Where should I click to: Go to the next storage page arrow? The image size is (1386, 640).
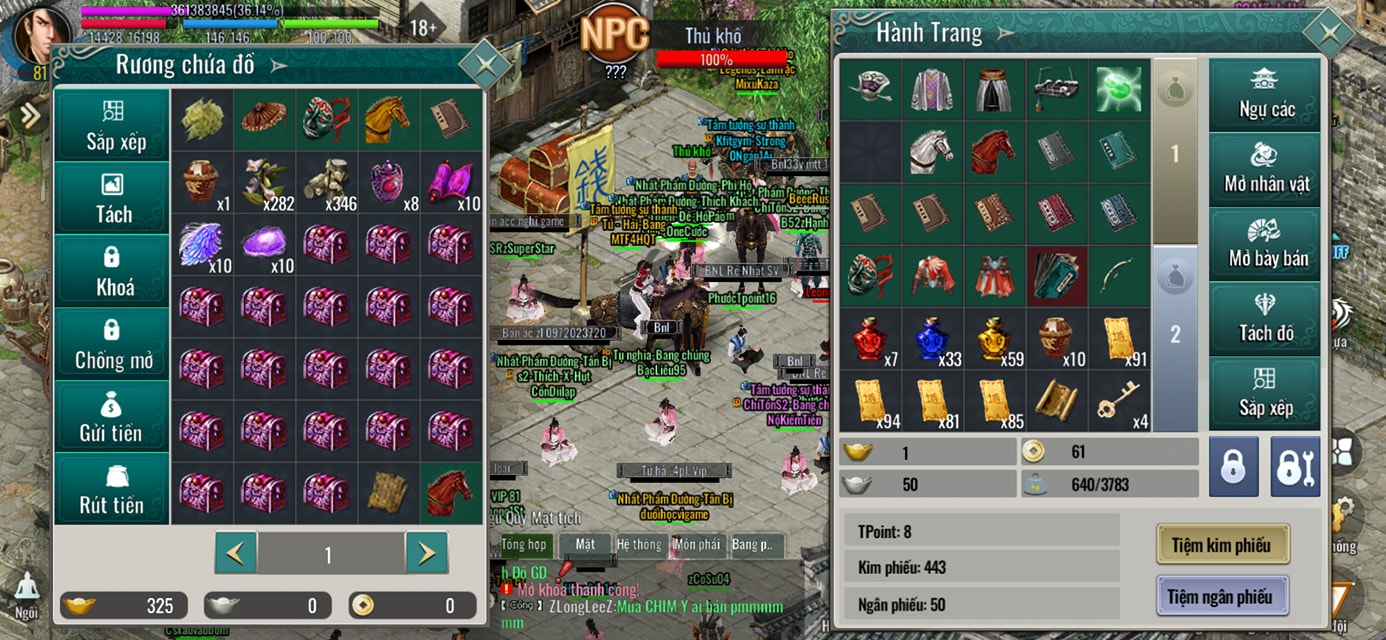426,553
